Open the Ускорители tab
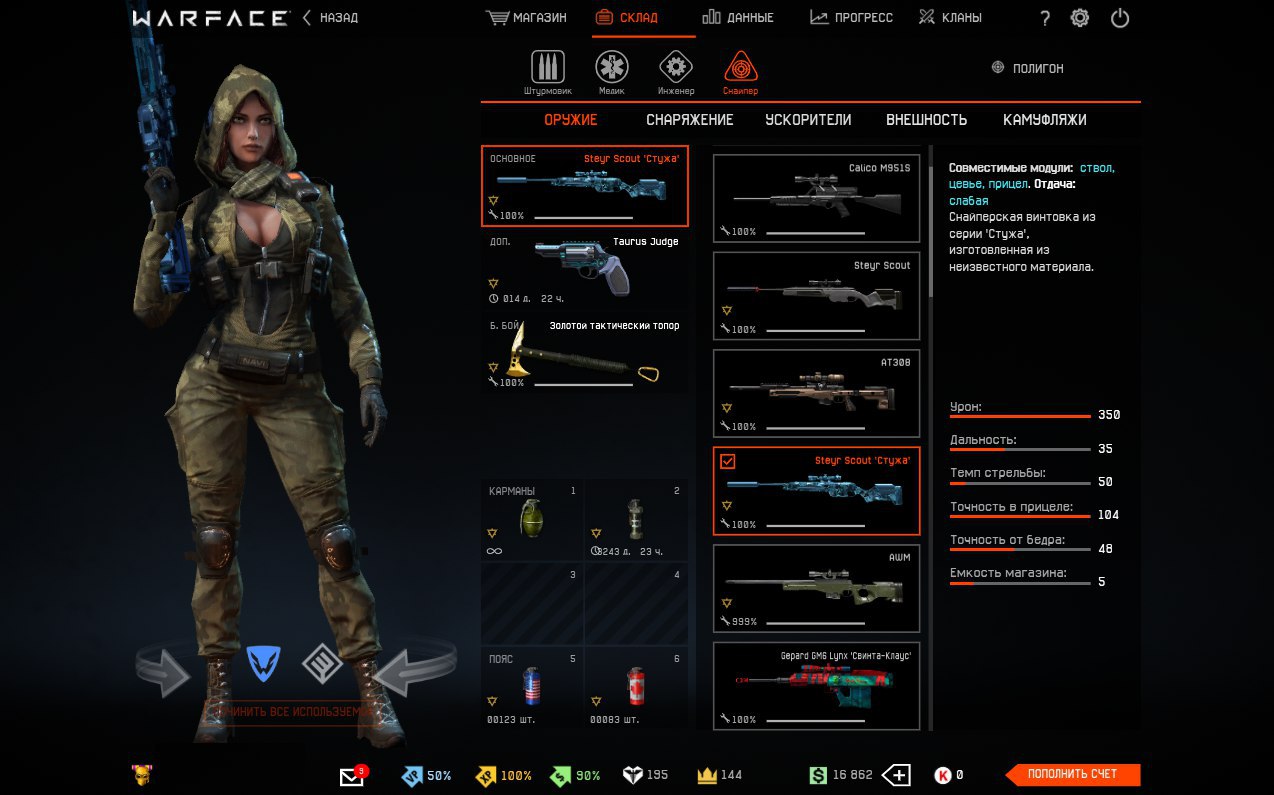1274x795 pixels. [x=808, y=120]
